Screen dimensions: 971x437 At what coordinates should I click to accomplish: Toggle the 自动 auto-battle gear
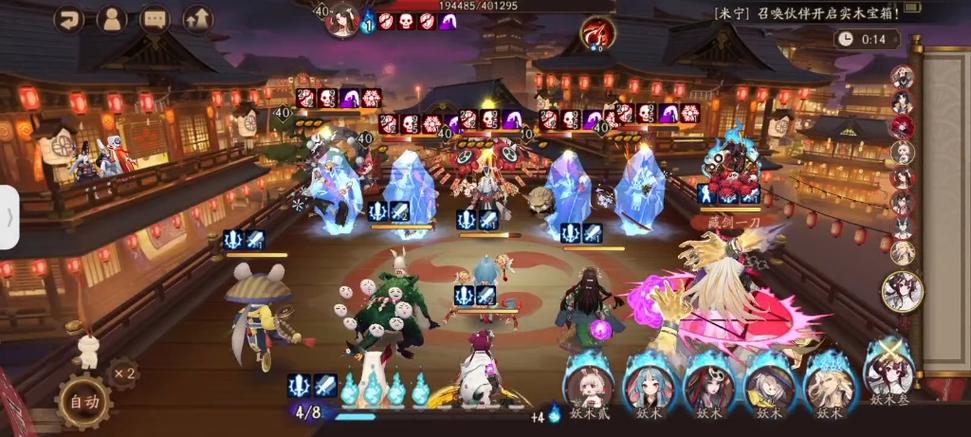tap(83, 402)
